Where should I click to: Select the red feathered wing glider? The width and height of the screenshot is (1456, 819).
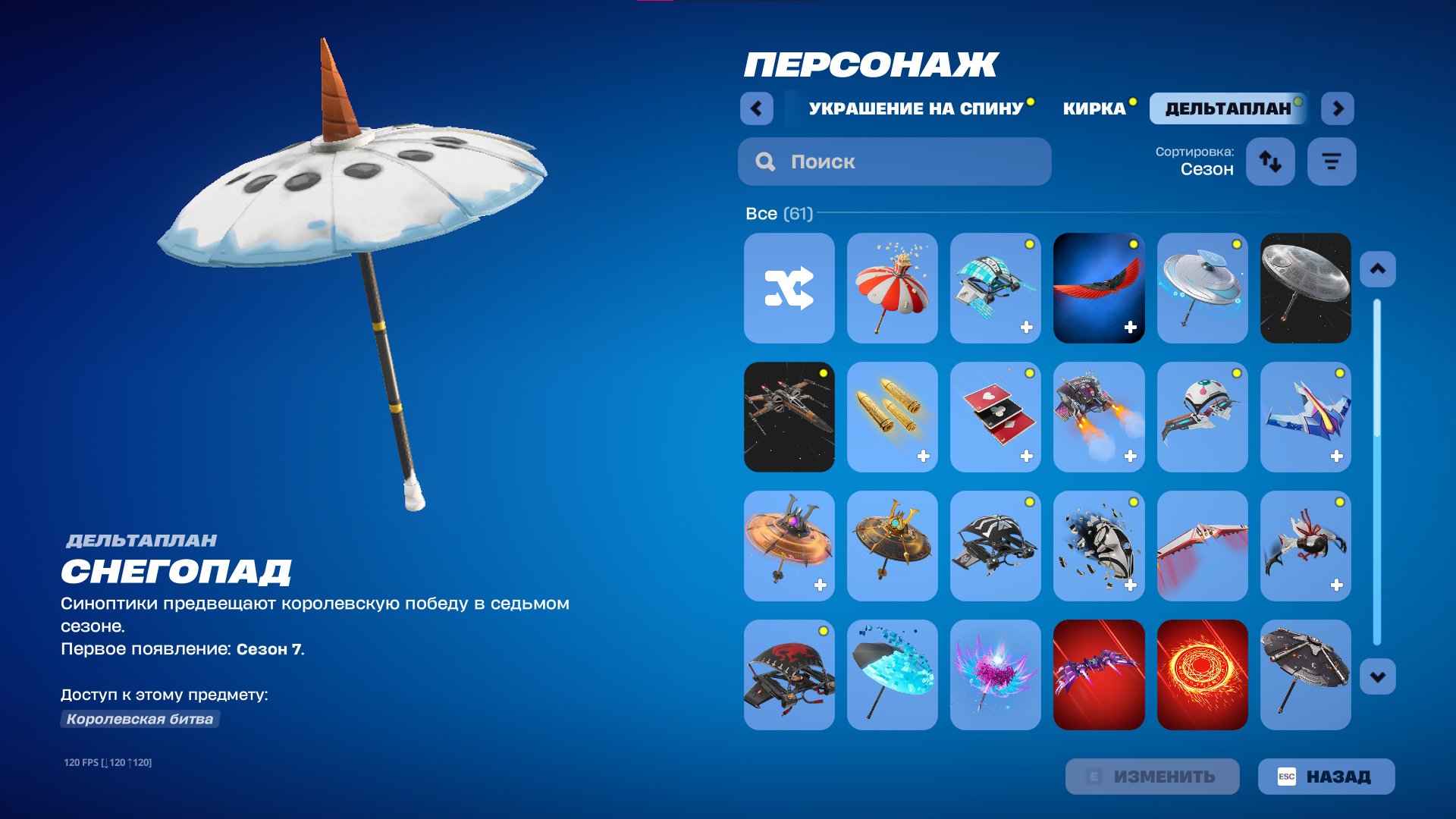pos(1099,288)
